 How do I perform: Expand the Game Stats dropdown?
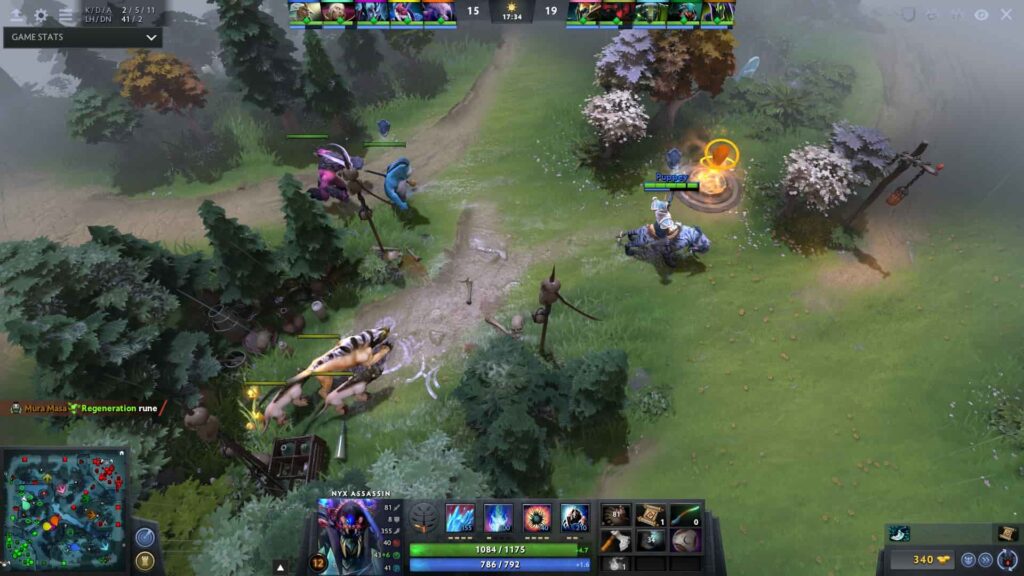point(151,38)
